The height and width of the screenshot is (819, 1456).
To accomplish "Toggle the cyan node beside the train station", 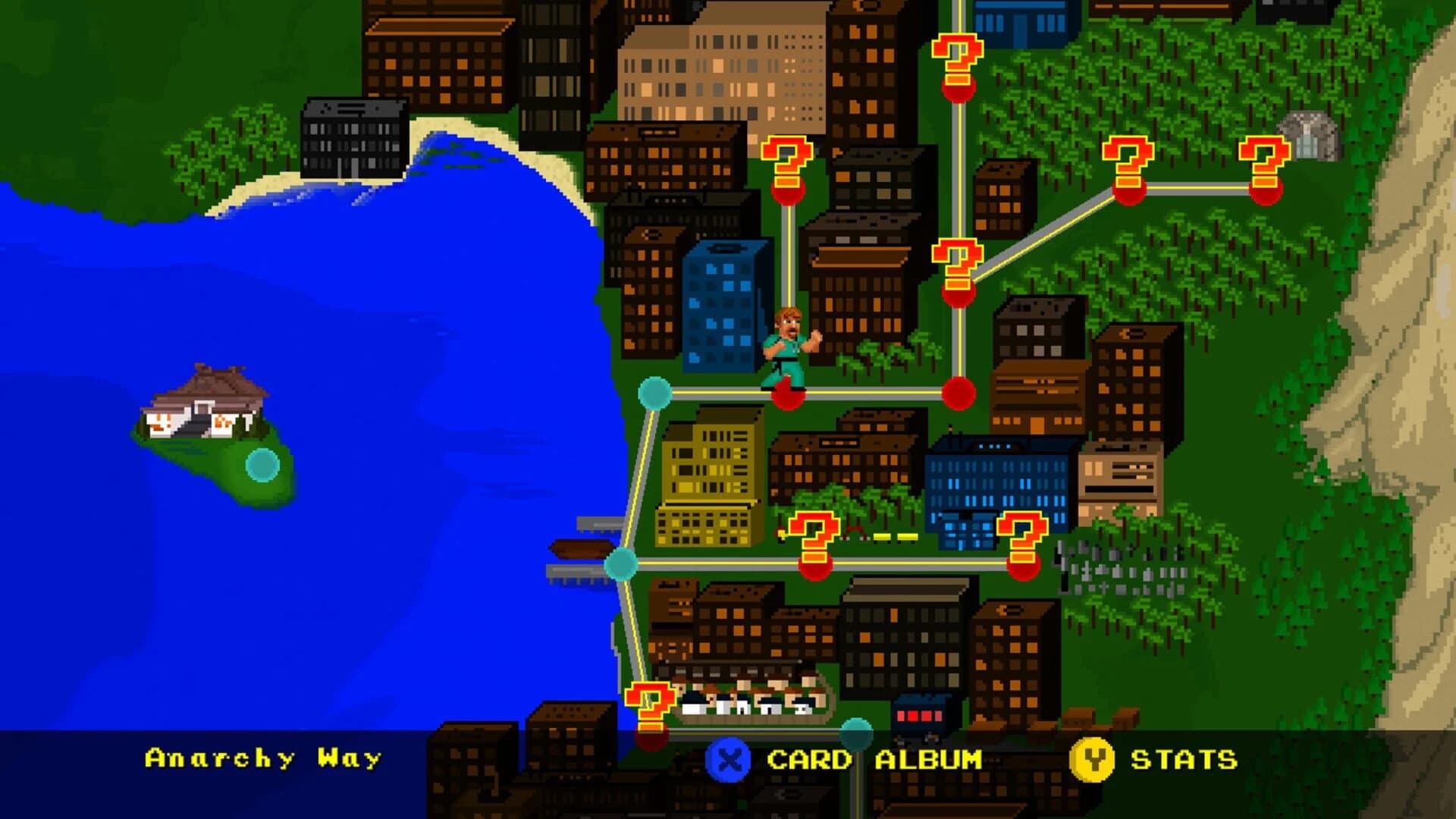I will (x=857, y=732).
